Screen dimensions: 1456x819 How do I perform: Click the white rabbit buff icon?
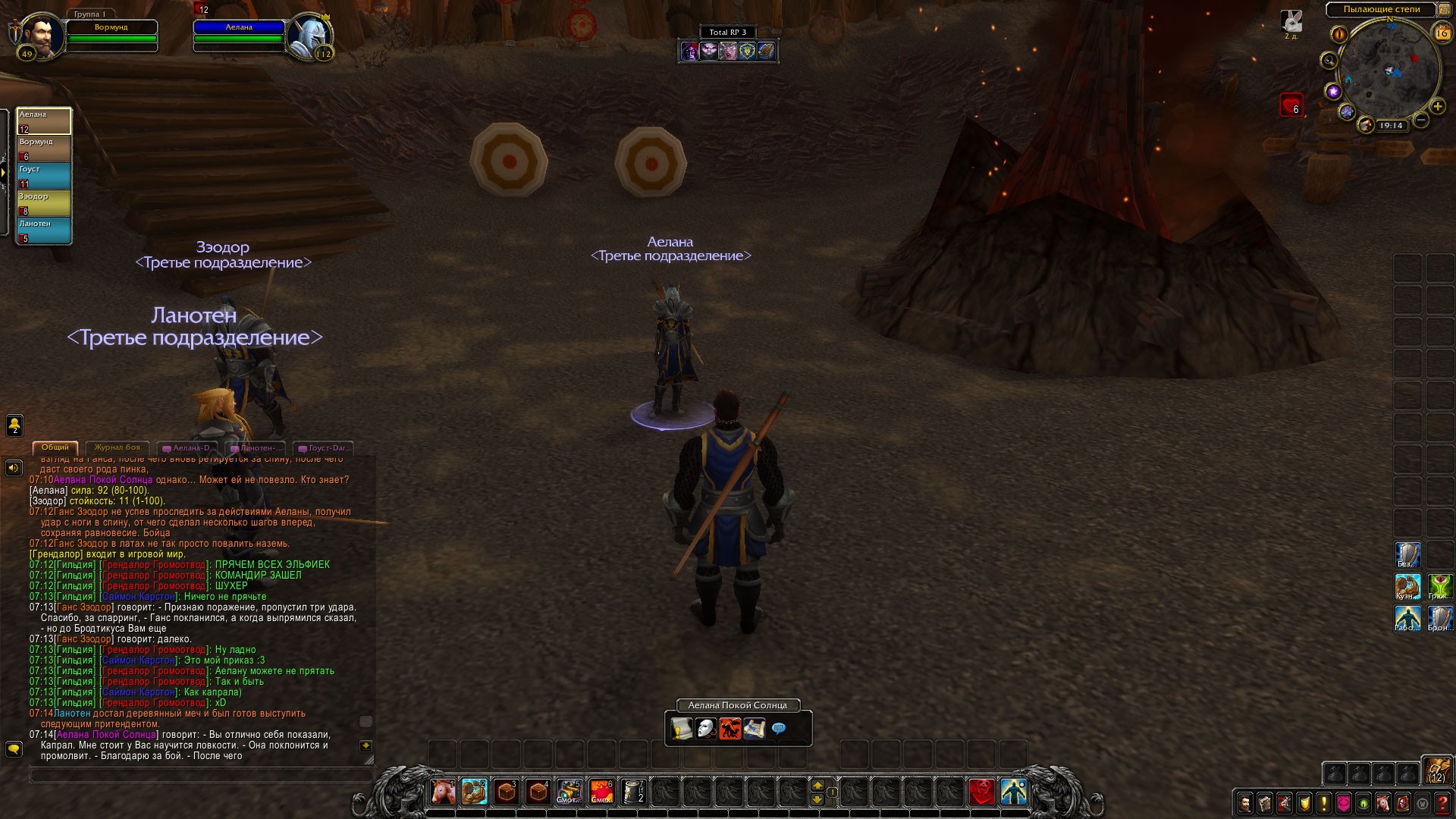1291,21
